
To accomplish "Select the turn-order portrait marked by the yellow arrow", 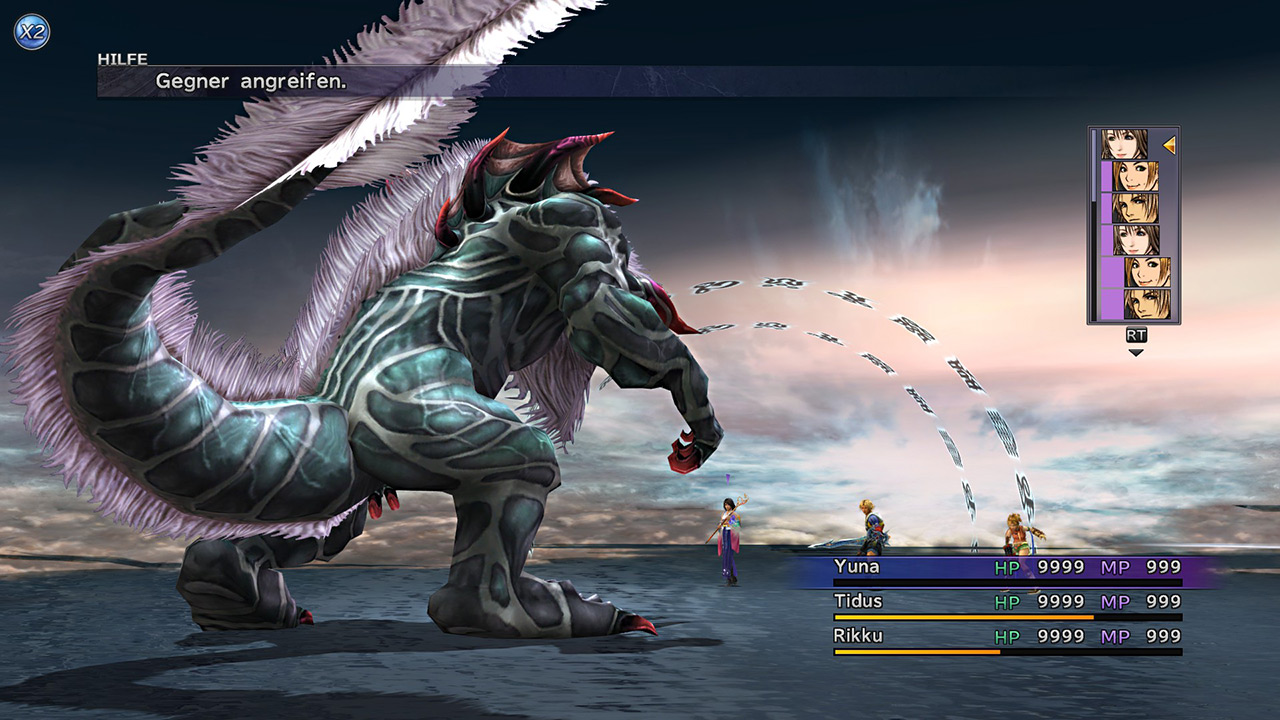I will pos(1125,145).
